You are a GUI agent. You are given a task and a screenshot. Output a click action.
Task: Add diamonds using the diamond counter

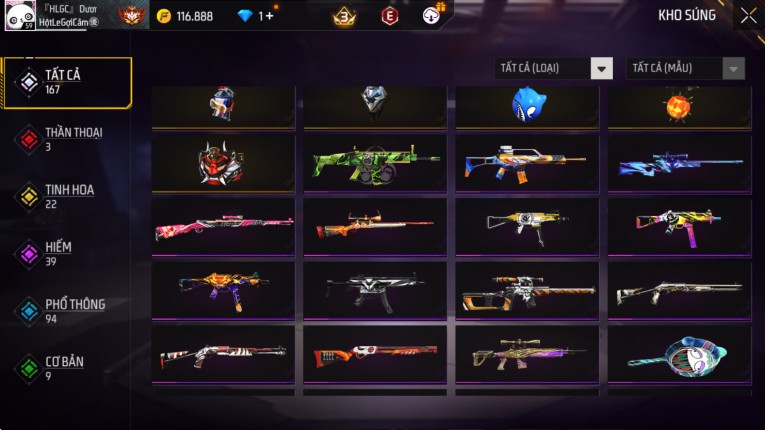pos(253,16)
